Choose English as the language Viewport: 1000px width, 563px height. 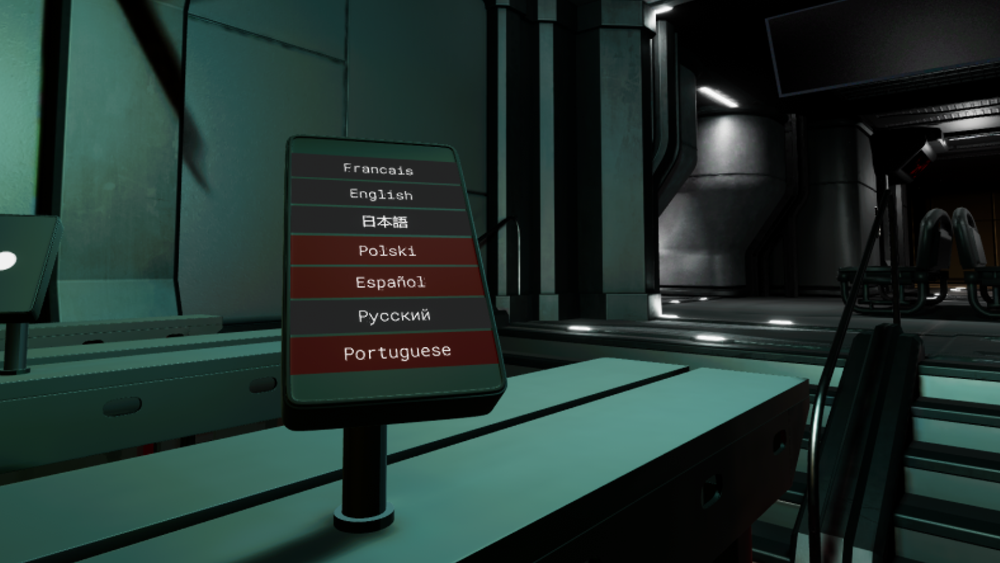[381, 194]
